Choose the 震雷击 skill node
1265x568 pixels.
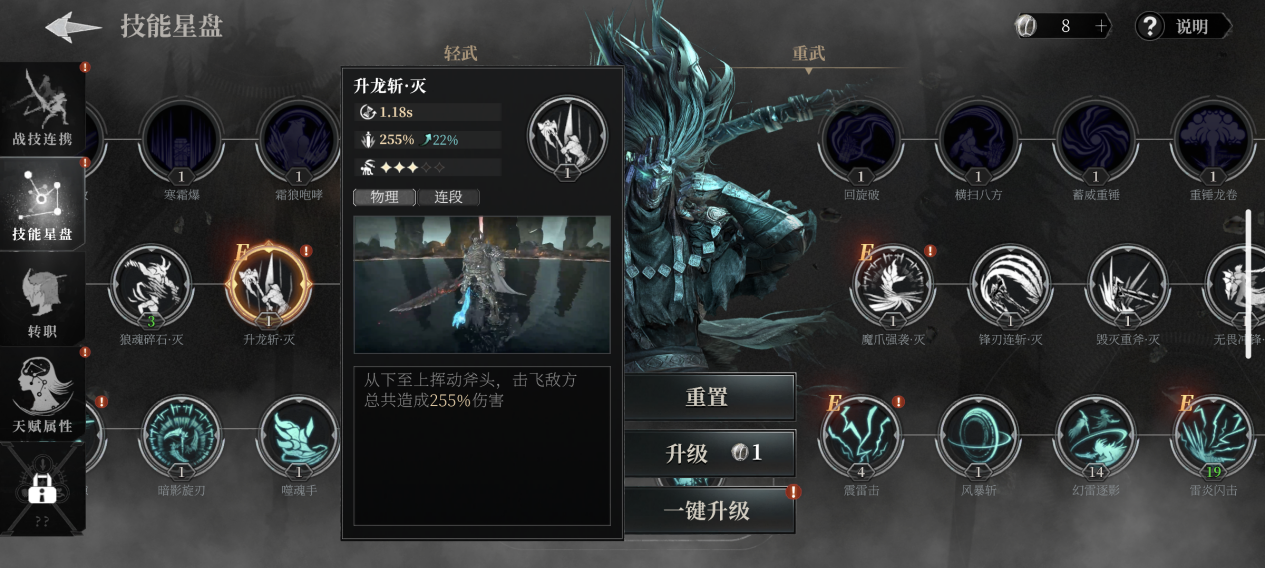click(860, 436)
